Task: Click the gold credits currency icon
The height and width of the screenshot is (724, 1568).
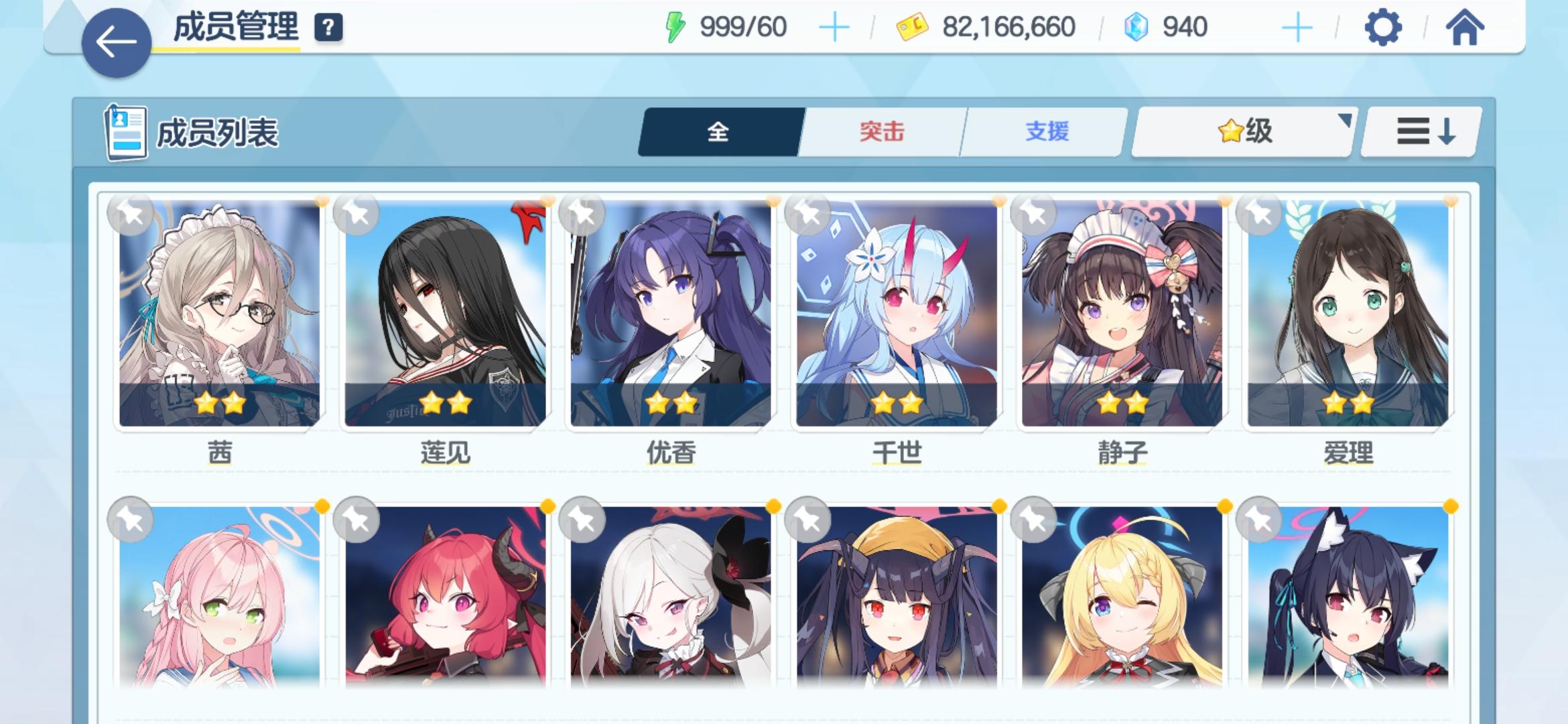Action: pyautogui.click(x=915, y=27)
